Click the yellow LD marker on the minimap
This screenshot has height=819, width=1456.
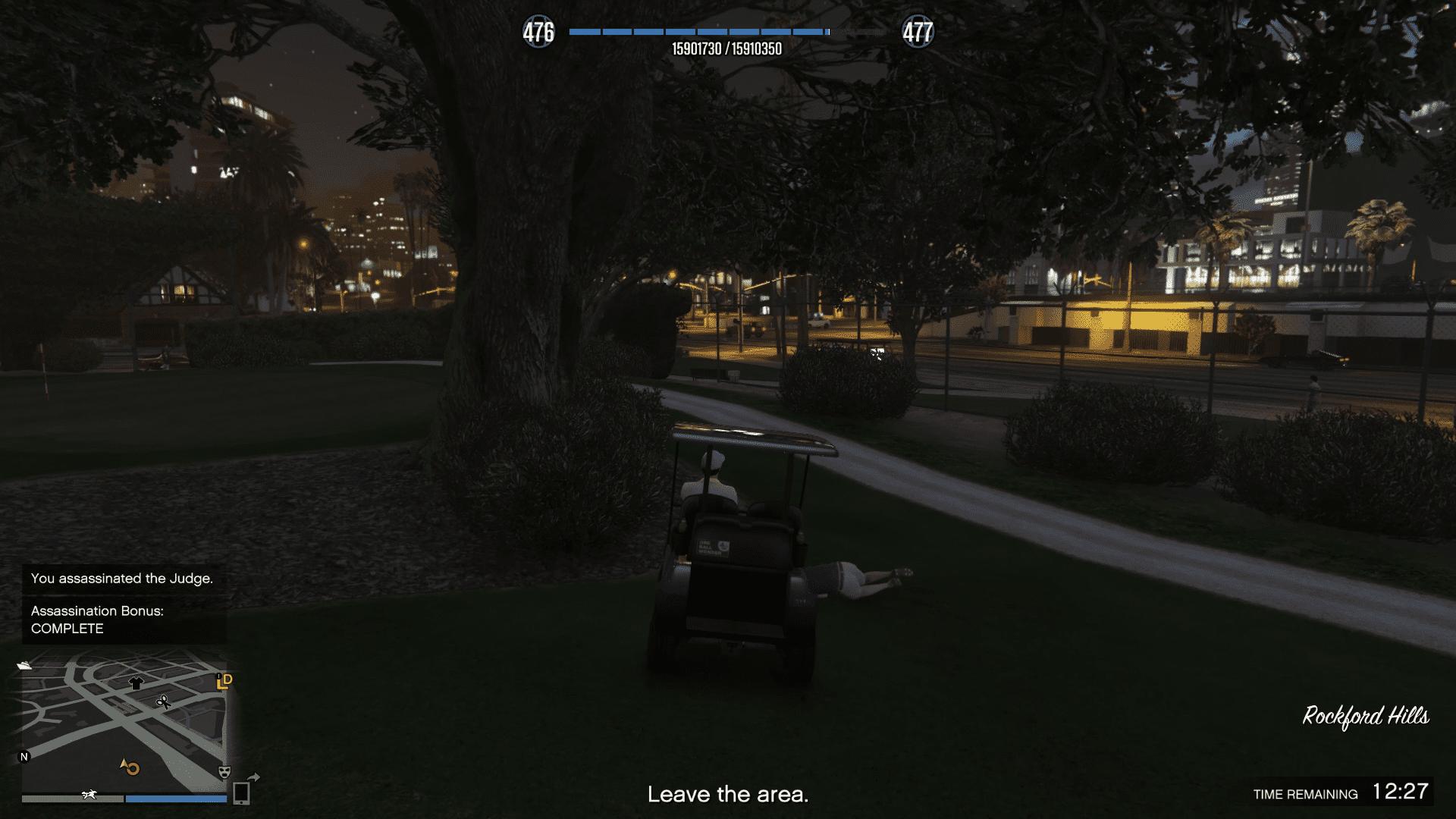[x=224, y=681]
